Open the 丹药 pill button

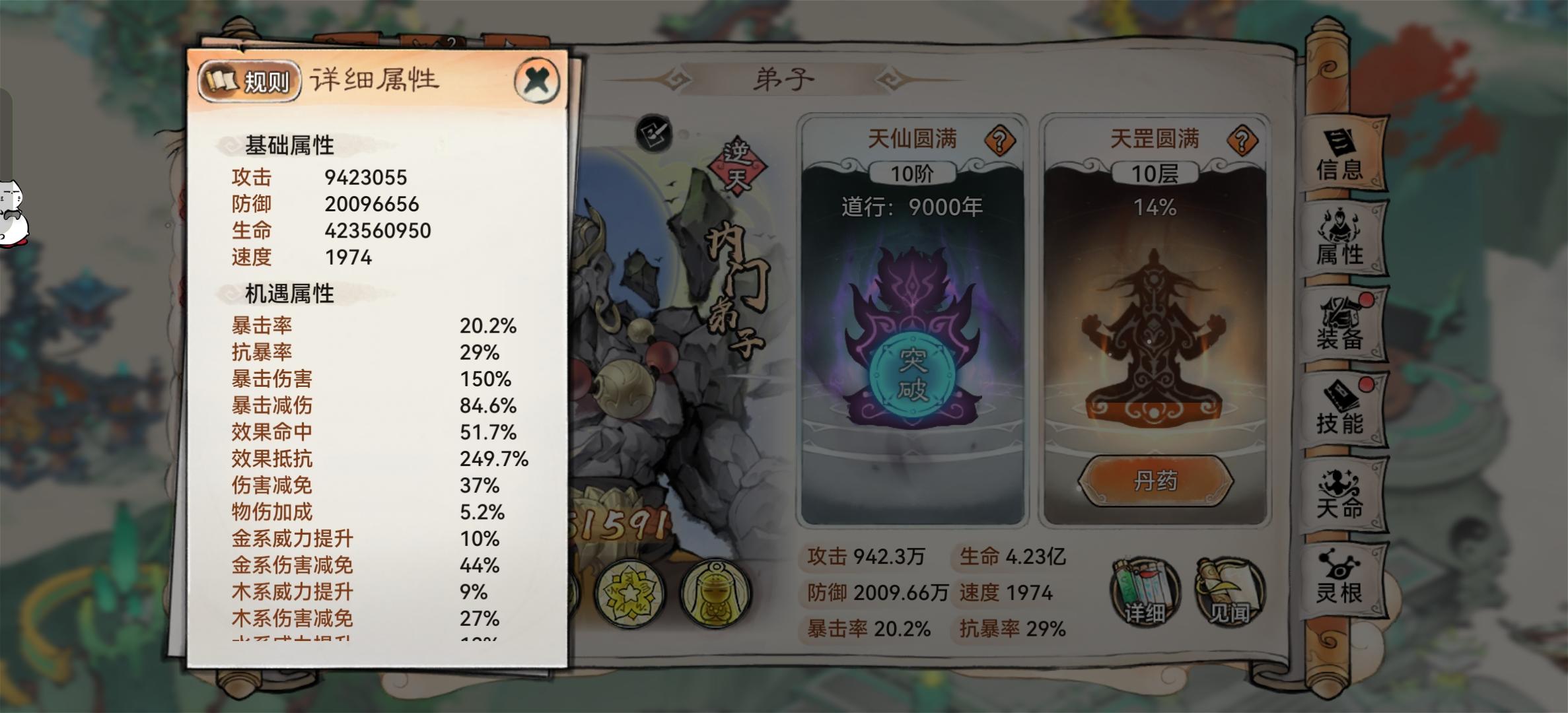click(1156, 481)
